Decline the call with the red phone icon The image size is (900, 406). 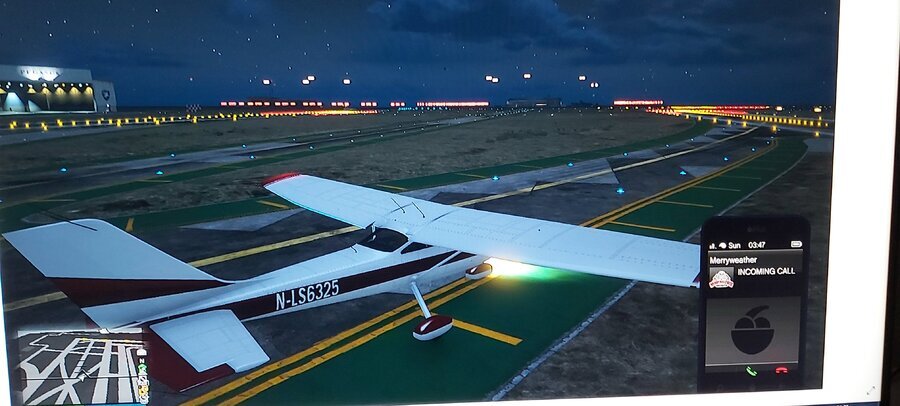[x=781, y=372]
